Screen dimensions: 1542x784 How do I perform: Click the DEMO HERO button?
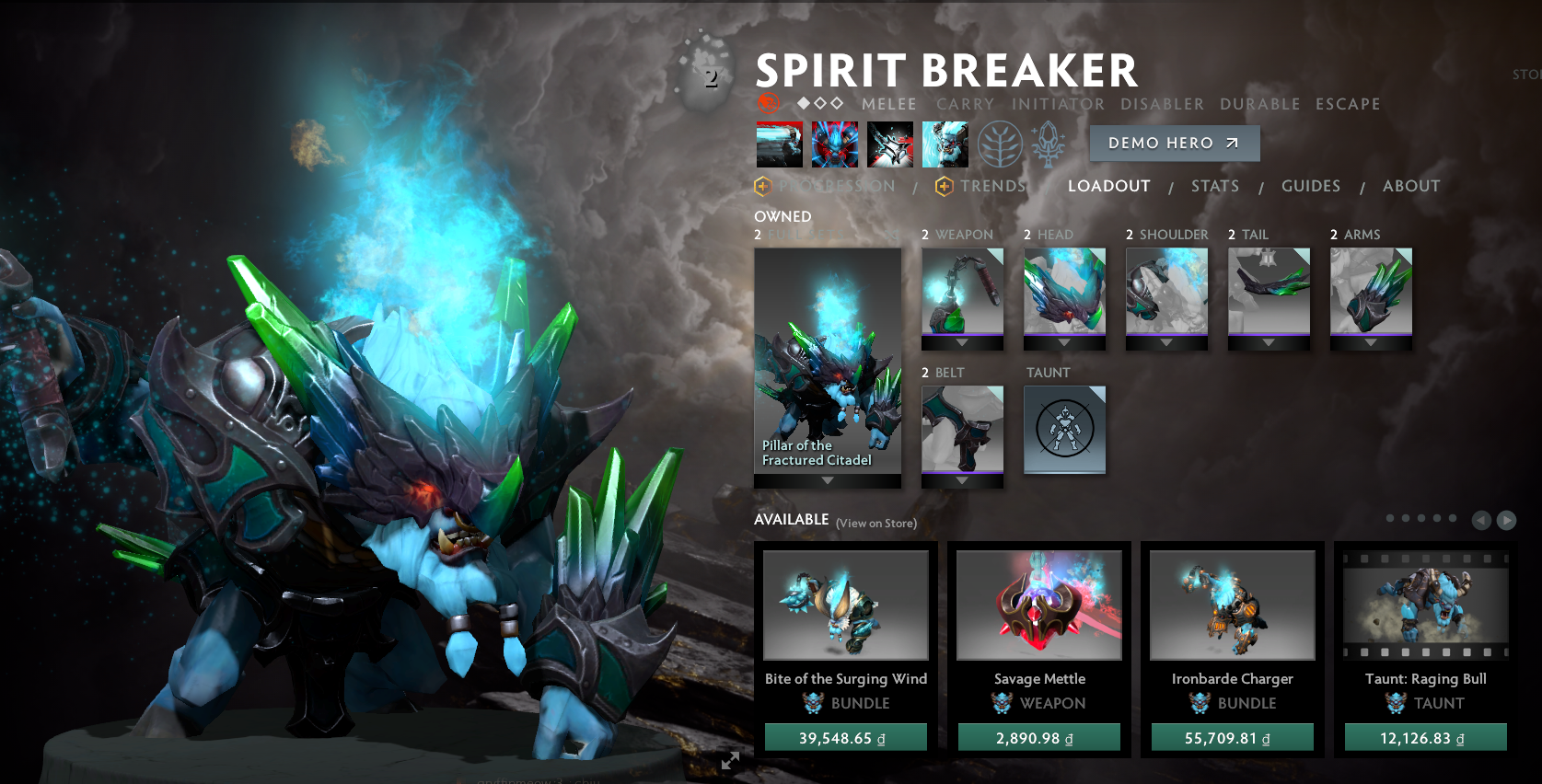pyautogui.click(x=1174, y=143)
